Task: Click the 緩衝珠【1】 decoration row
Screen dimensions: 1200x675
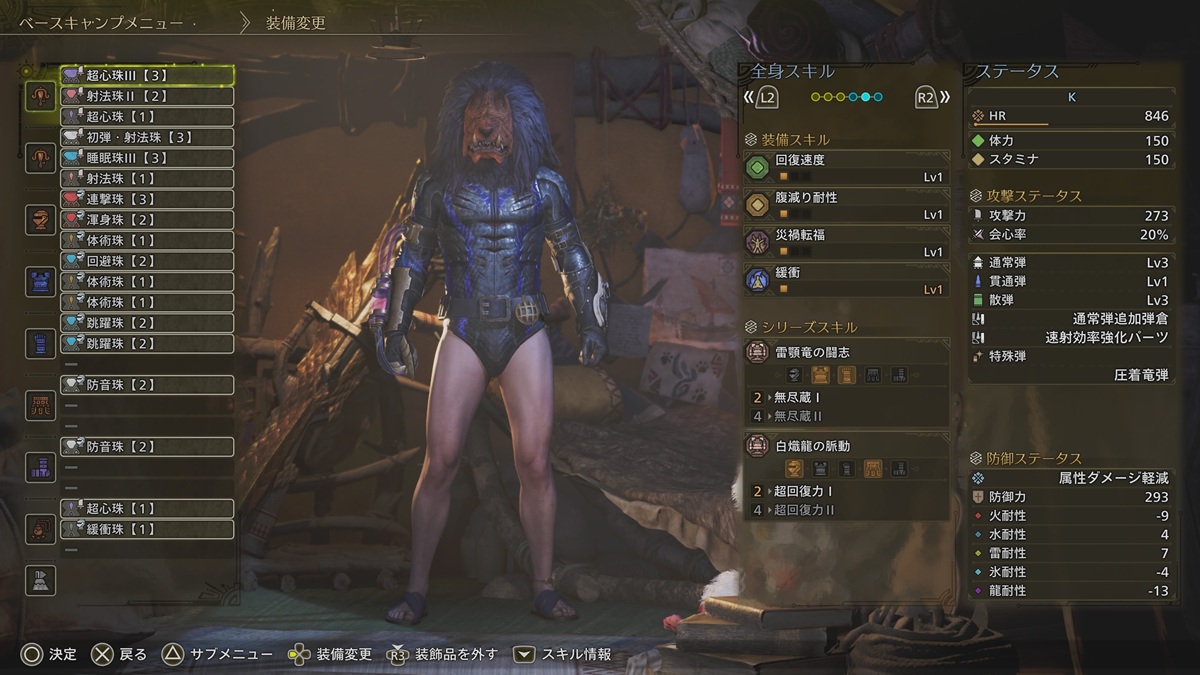Action: coord(147,529)
